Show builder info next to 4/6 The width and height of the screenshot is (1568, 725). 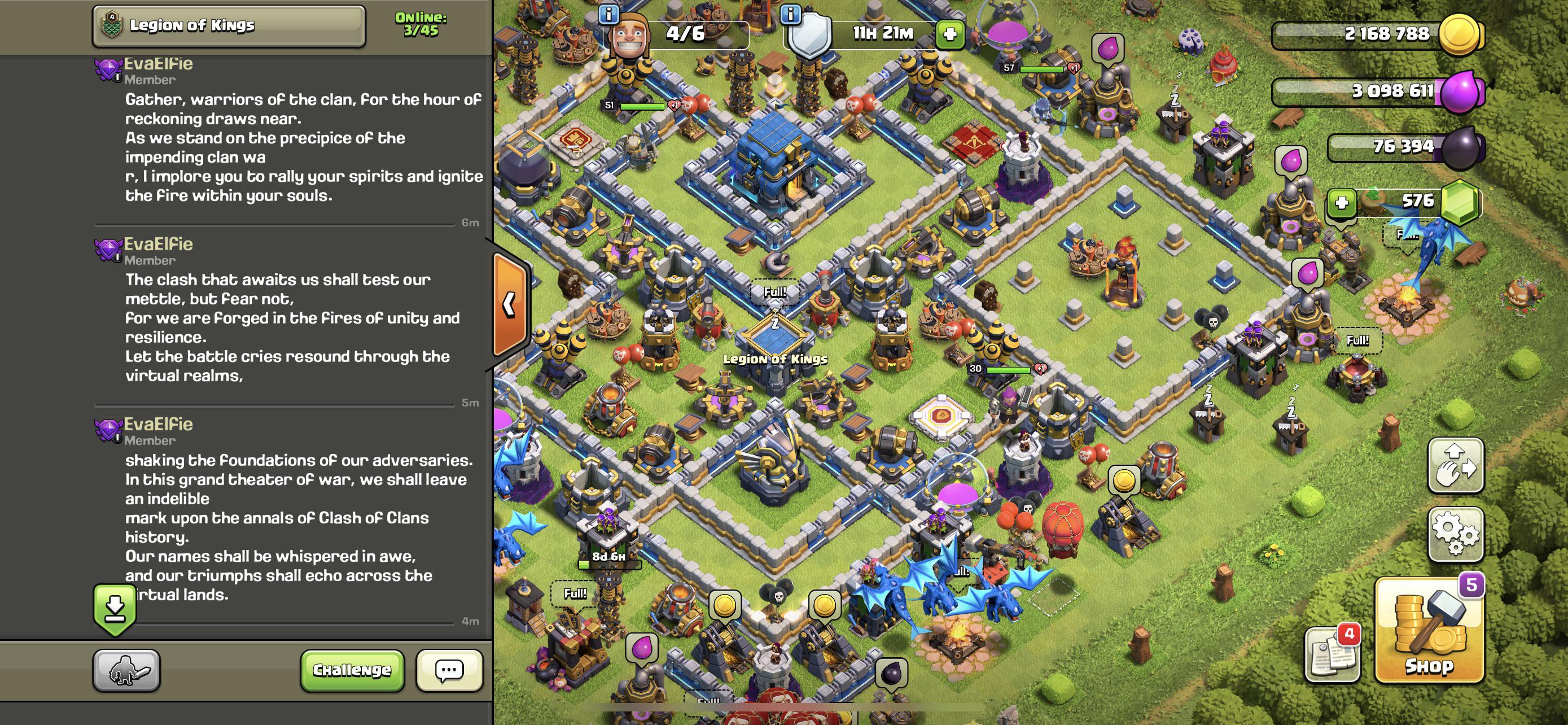click(x=608, y=14)
